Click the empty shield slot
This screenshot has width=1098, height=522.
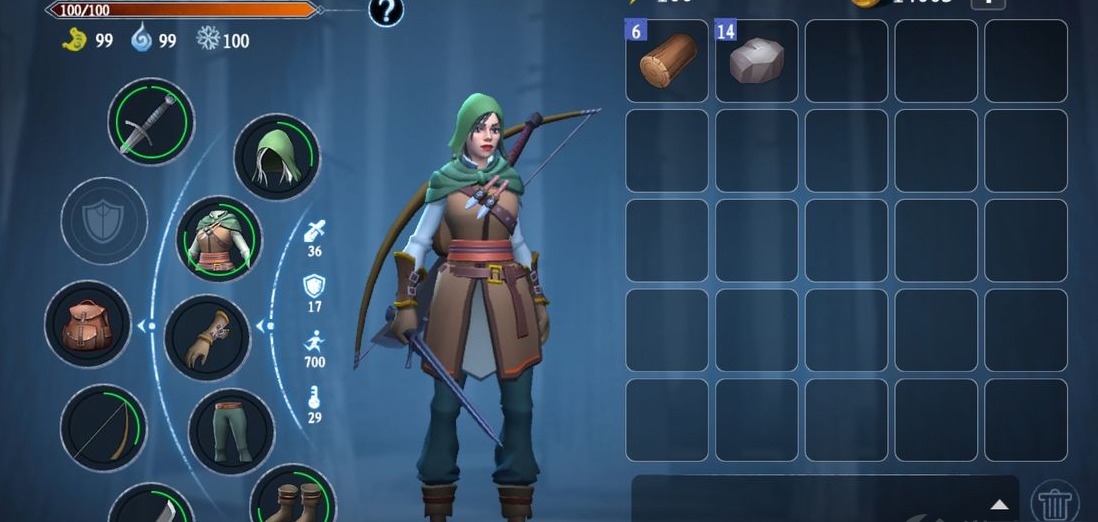coord(104,221)
